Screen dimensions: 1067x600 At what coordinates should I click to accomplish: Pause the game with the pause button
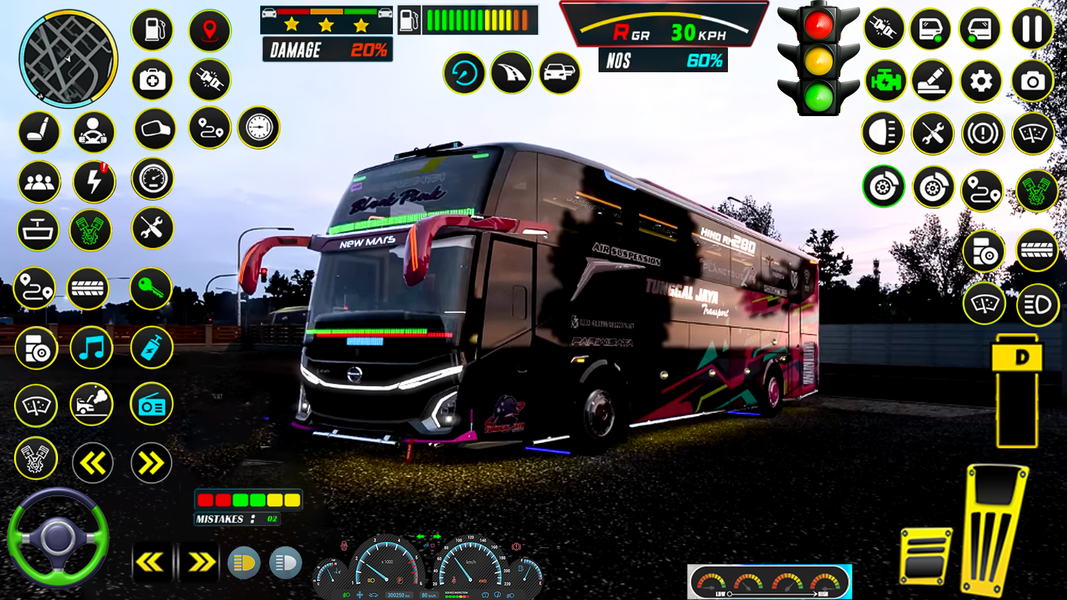coord(1032,28)
